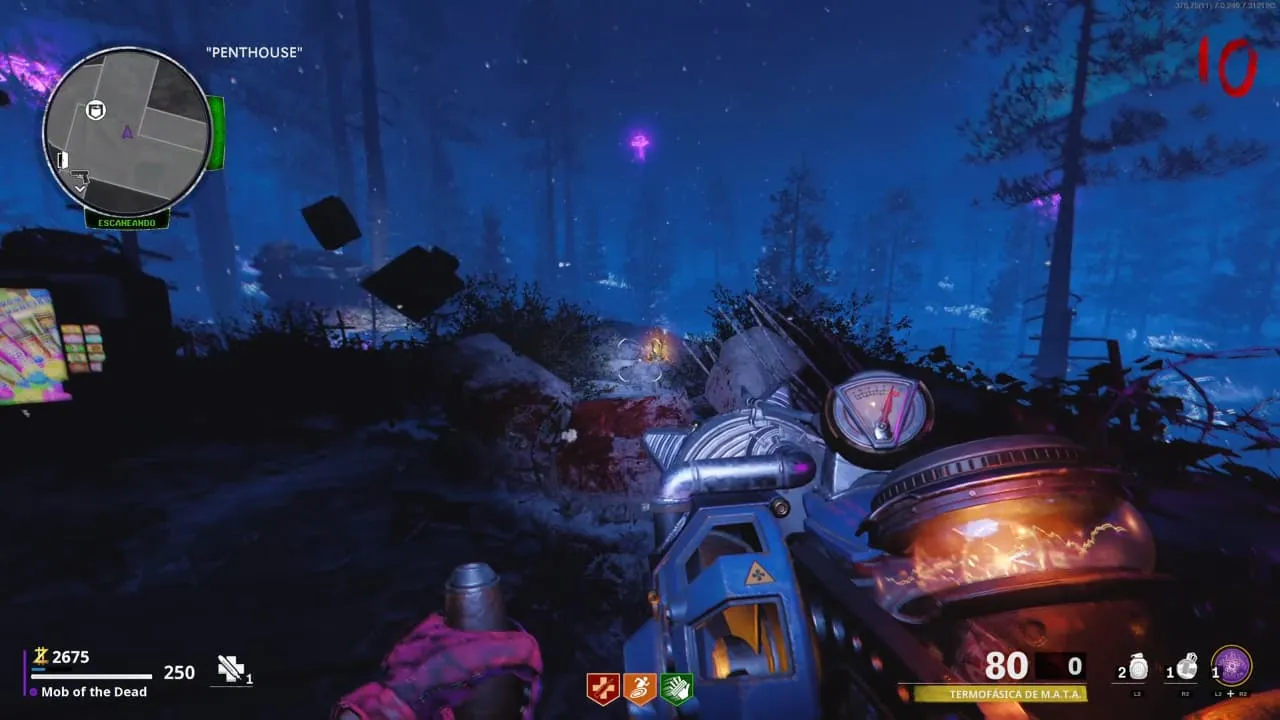Click the door marker on the minimap
1280x720 pixels.
pyautogui.click(x=62, y=160)
